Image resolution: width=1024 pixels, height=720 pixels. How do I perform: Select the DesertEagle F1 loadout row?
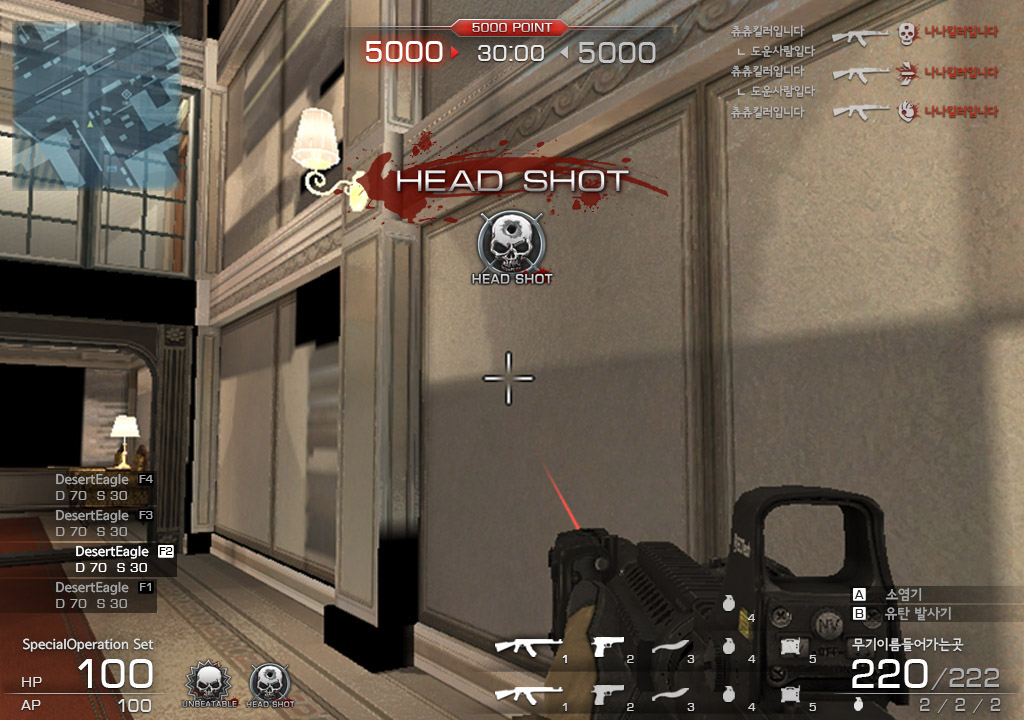pyautogui.click(x=104, y=595)
